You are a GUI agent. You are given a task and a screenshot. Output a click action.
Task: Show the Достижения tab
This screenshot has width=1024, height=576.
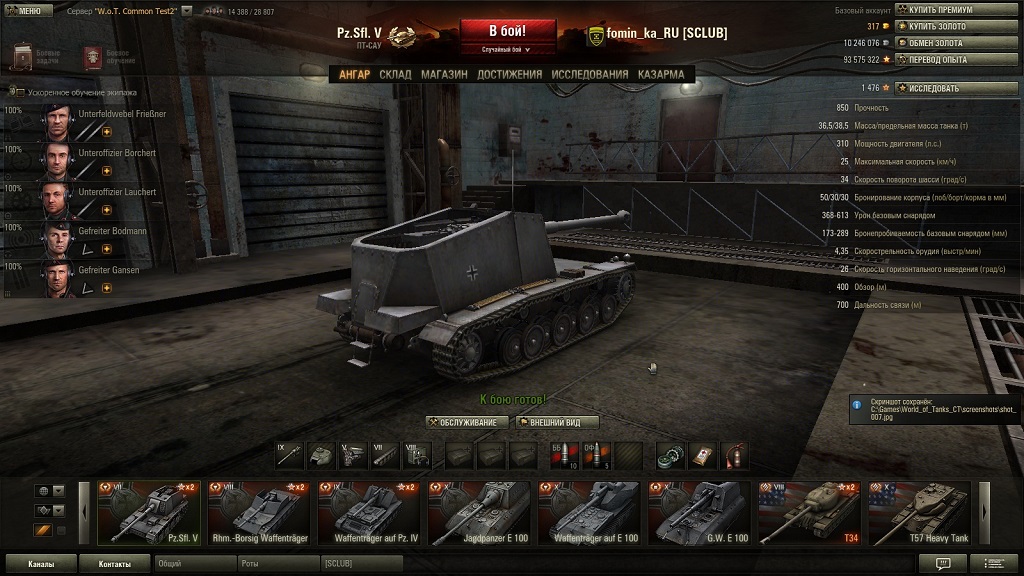click(x=509, y=74)
